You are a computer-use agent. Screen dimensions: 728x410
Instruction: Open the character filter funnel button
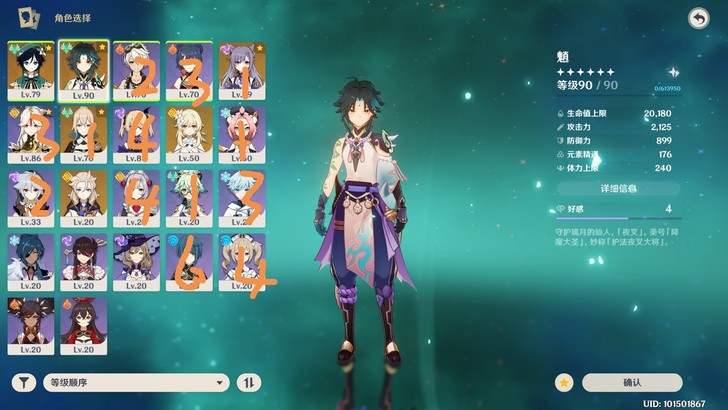click(x=23, y=382)
